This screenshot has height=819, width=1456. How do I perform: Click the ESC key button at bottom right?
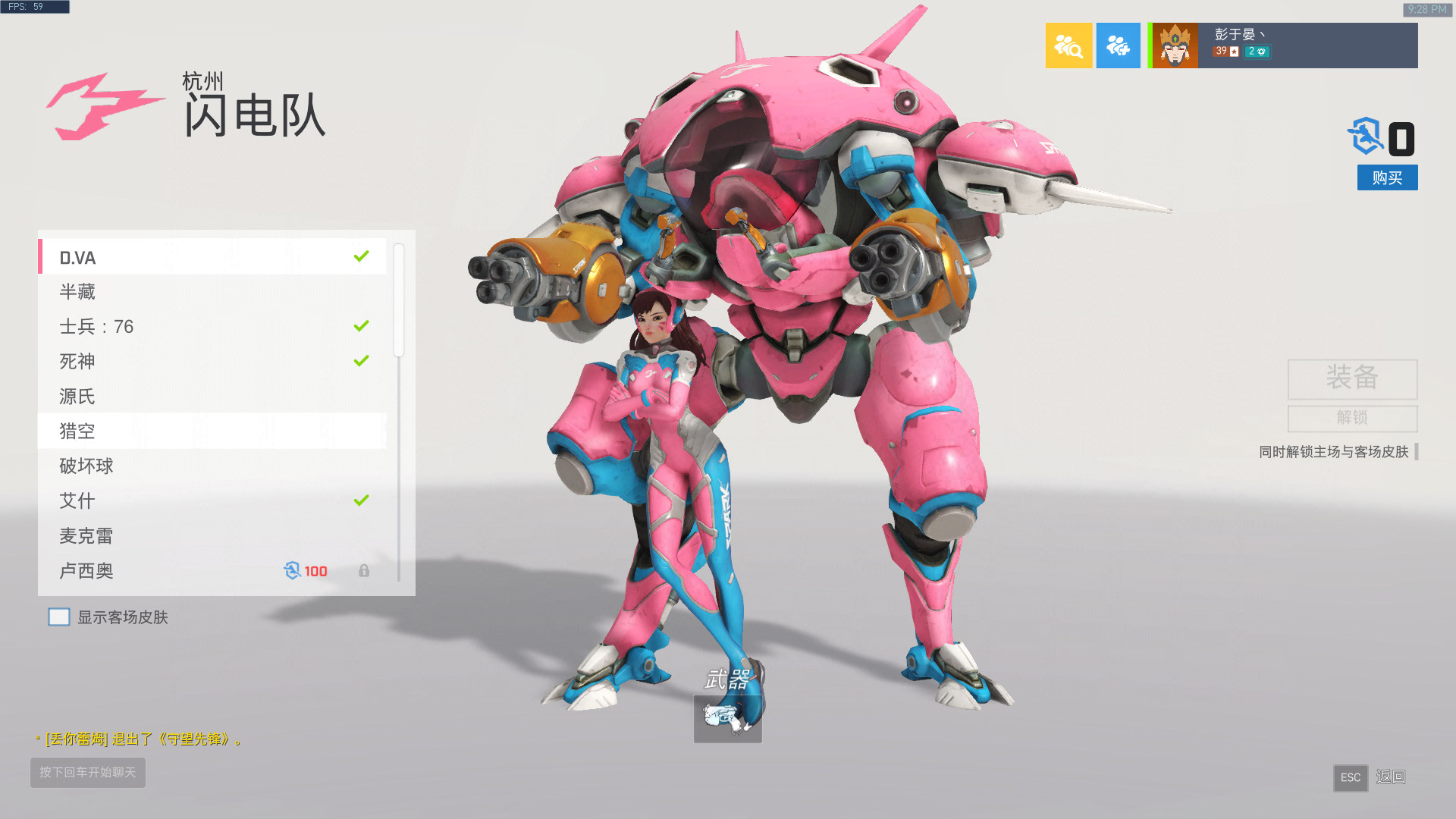click(1351, 778)
